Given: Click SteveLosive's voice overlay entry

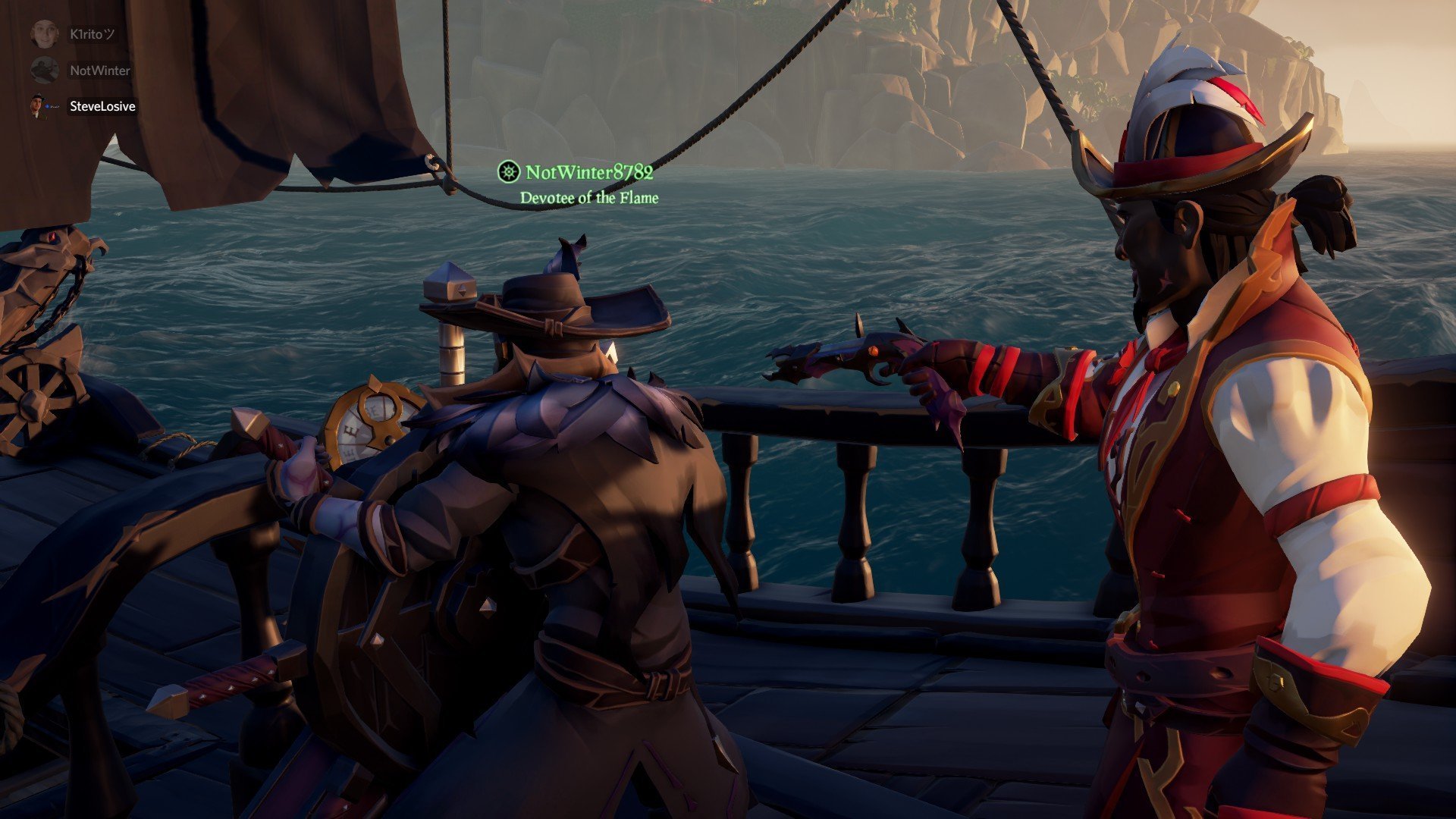Looking at the screenshot, I should coord(102,106).
